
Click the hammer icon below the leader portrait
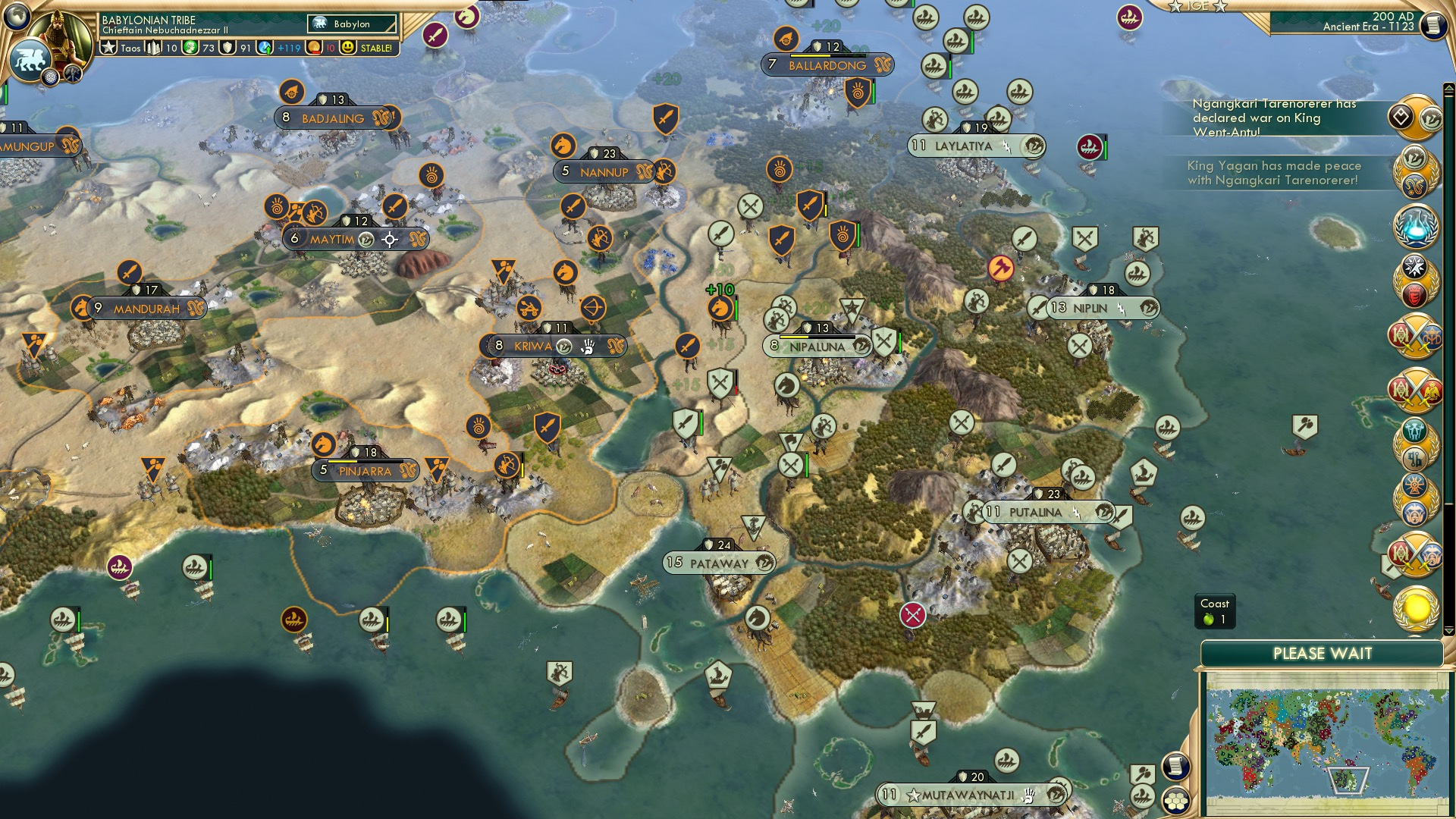click(72, 75)
